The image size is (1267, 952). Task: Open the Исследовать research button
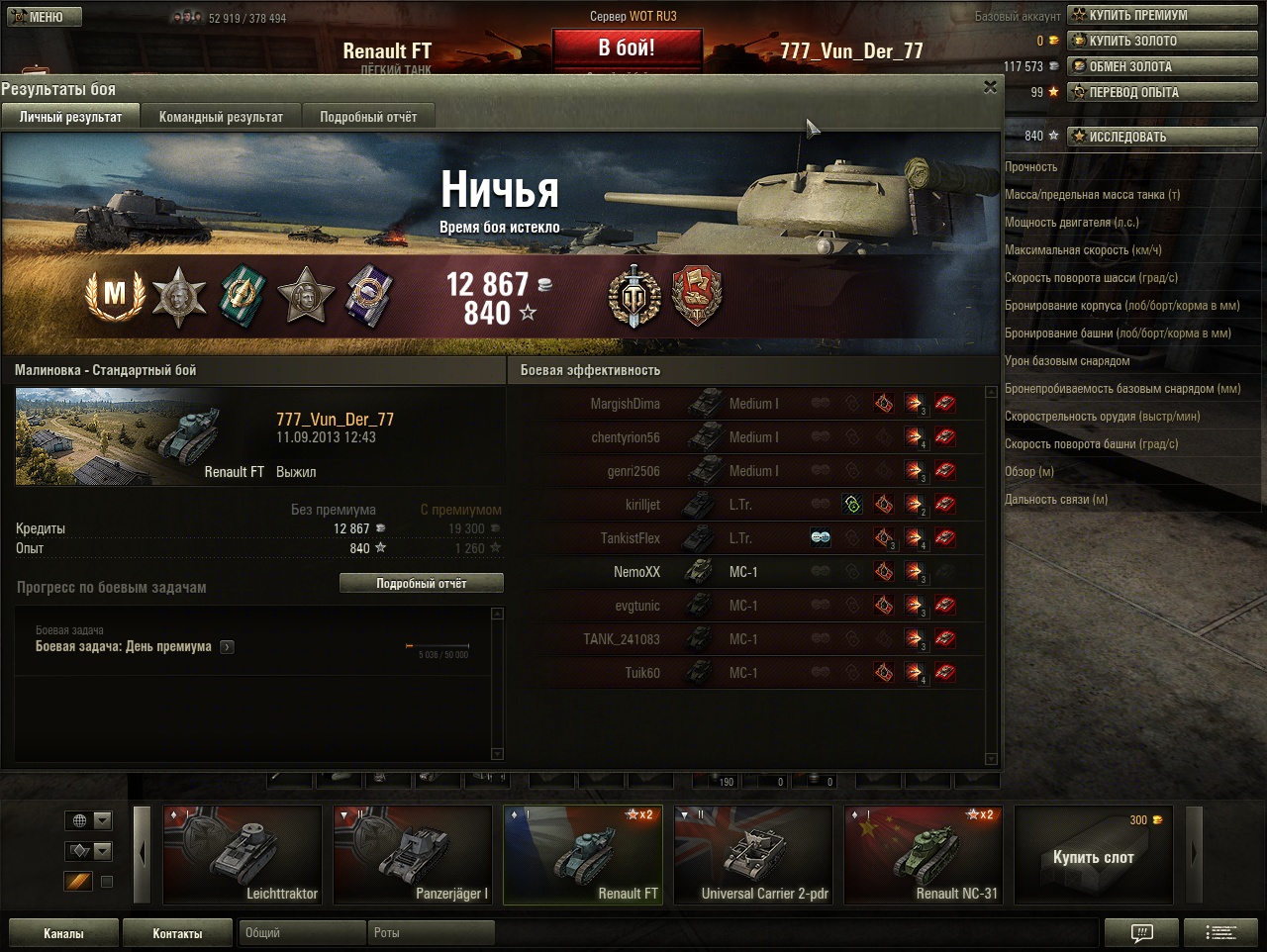(x=1162, y=137)
